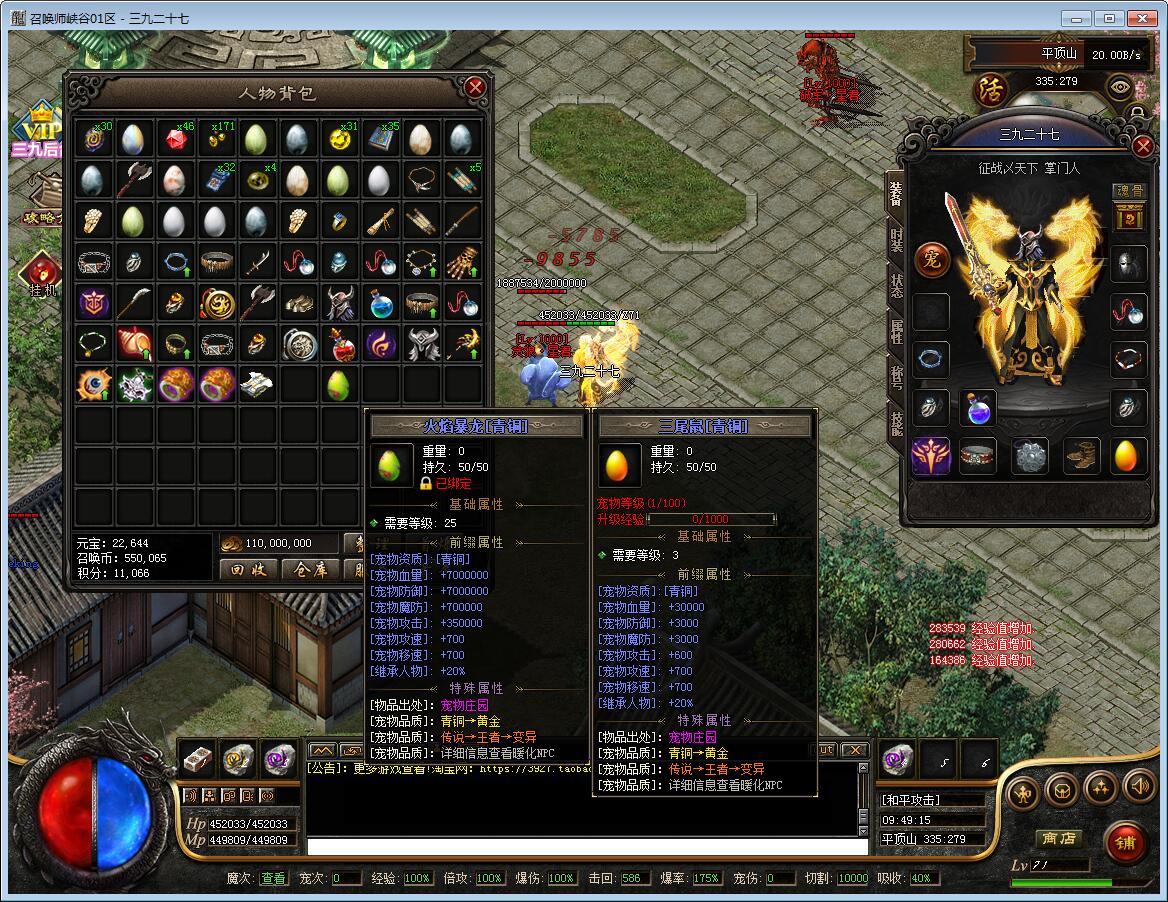Open the 商店 shop
Viewport: 1168px width, 902px height.
(1058, 838)
